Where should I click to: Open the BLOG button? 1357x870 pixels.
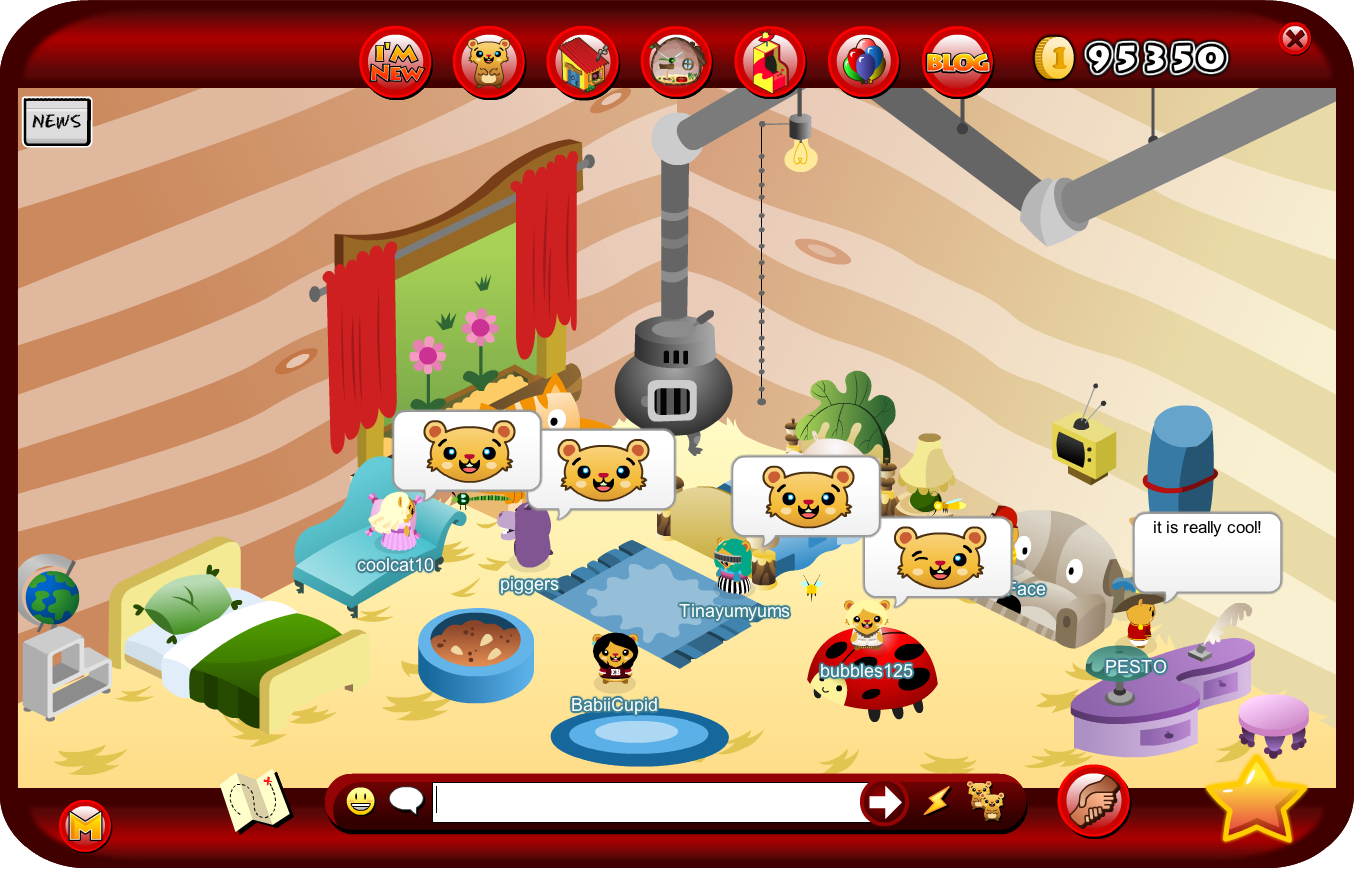[x=957, y=61]
